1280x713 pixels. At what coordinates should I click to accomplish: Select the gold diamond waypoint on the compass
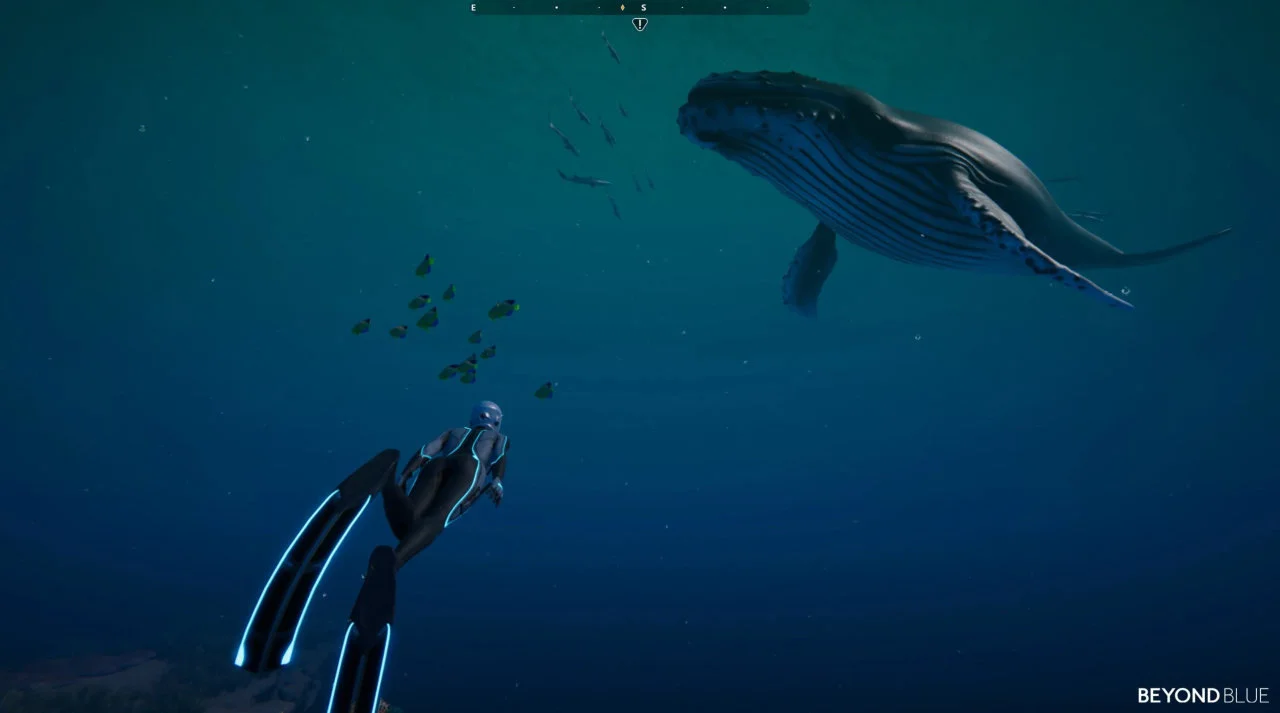click(x=623, y=7)
